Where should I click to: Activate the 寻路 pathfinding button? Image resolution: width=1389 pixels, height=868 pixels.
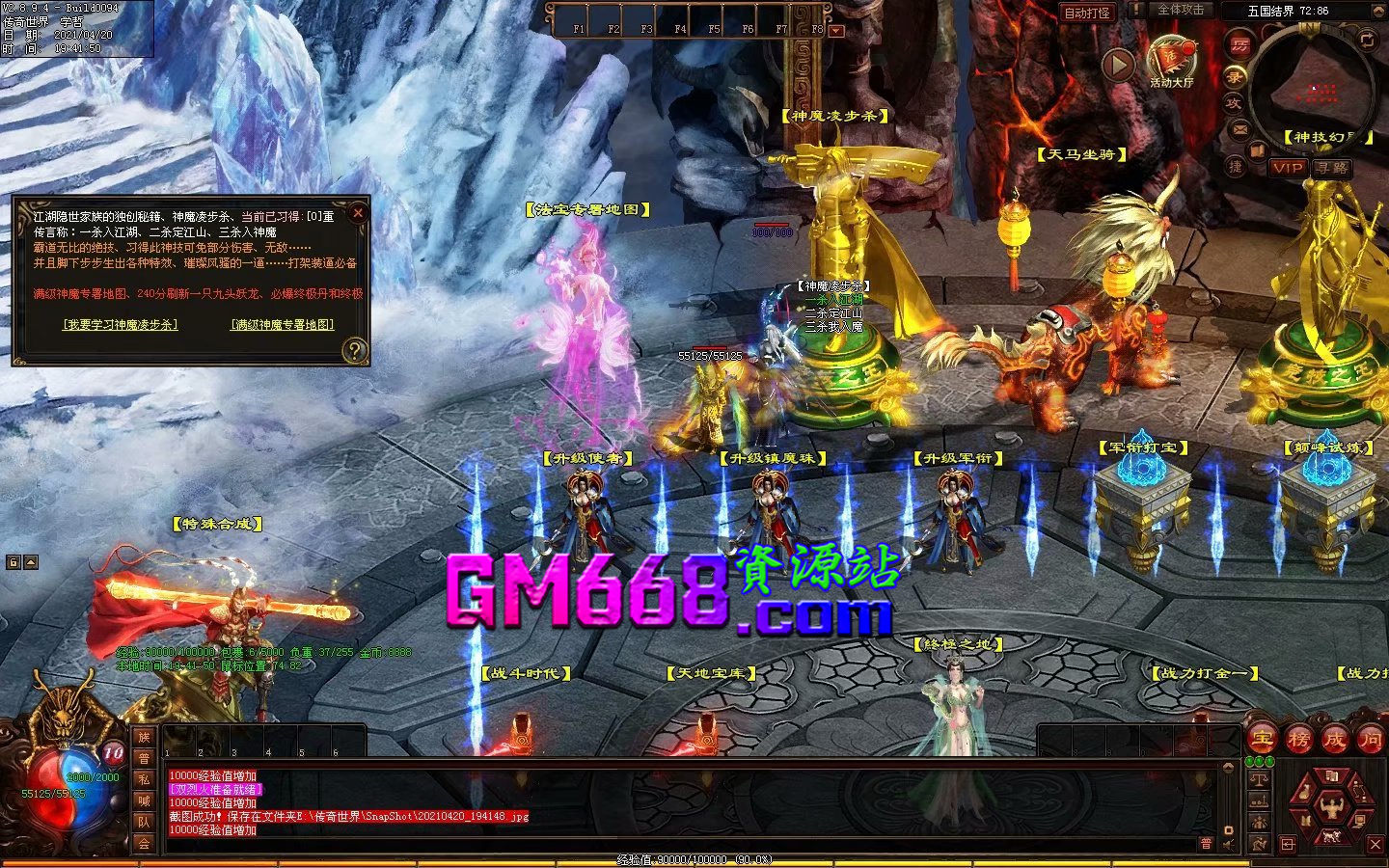point(1332,168)
